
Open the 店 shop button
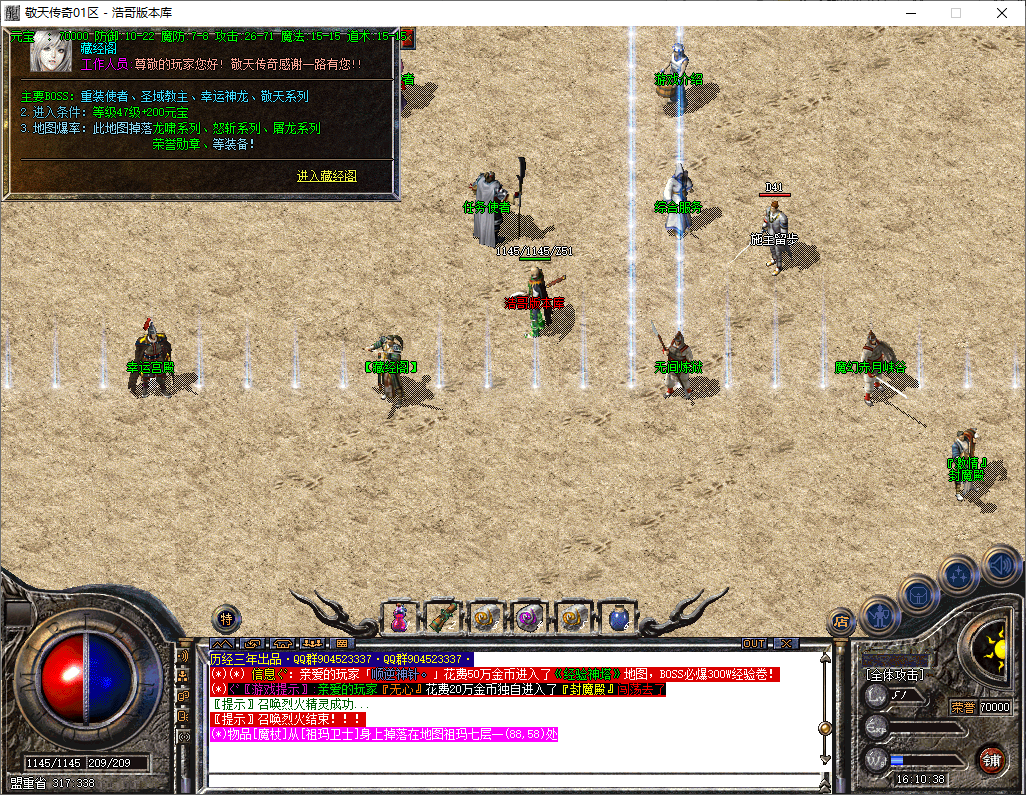(842, 622)
